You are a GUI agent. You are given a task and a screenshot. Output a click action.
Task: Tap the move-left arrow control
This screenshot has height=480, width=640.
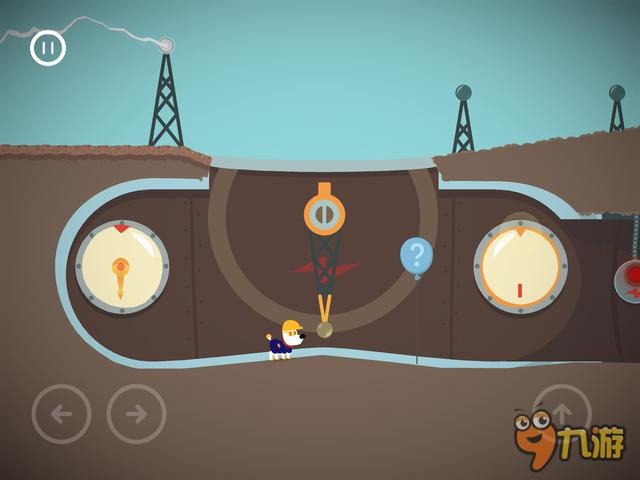[x=61, y=413]
